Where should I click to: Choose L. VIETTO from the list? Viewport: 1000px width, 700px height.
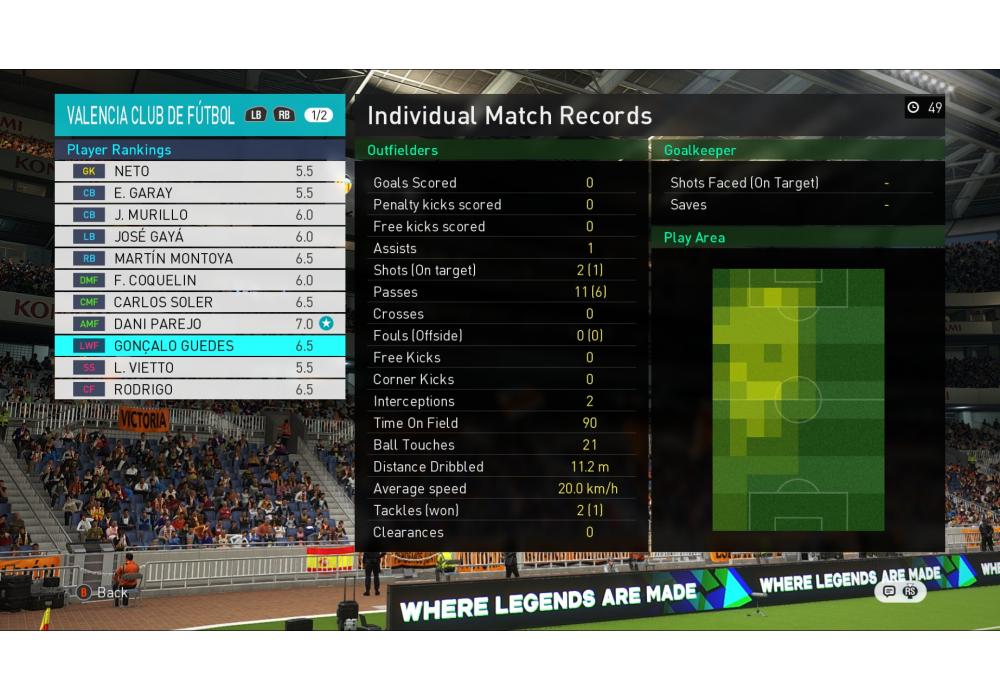(199, 368)
